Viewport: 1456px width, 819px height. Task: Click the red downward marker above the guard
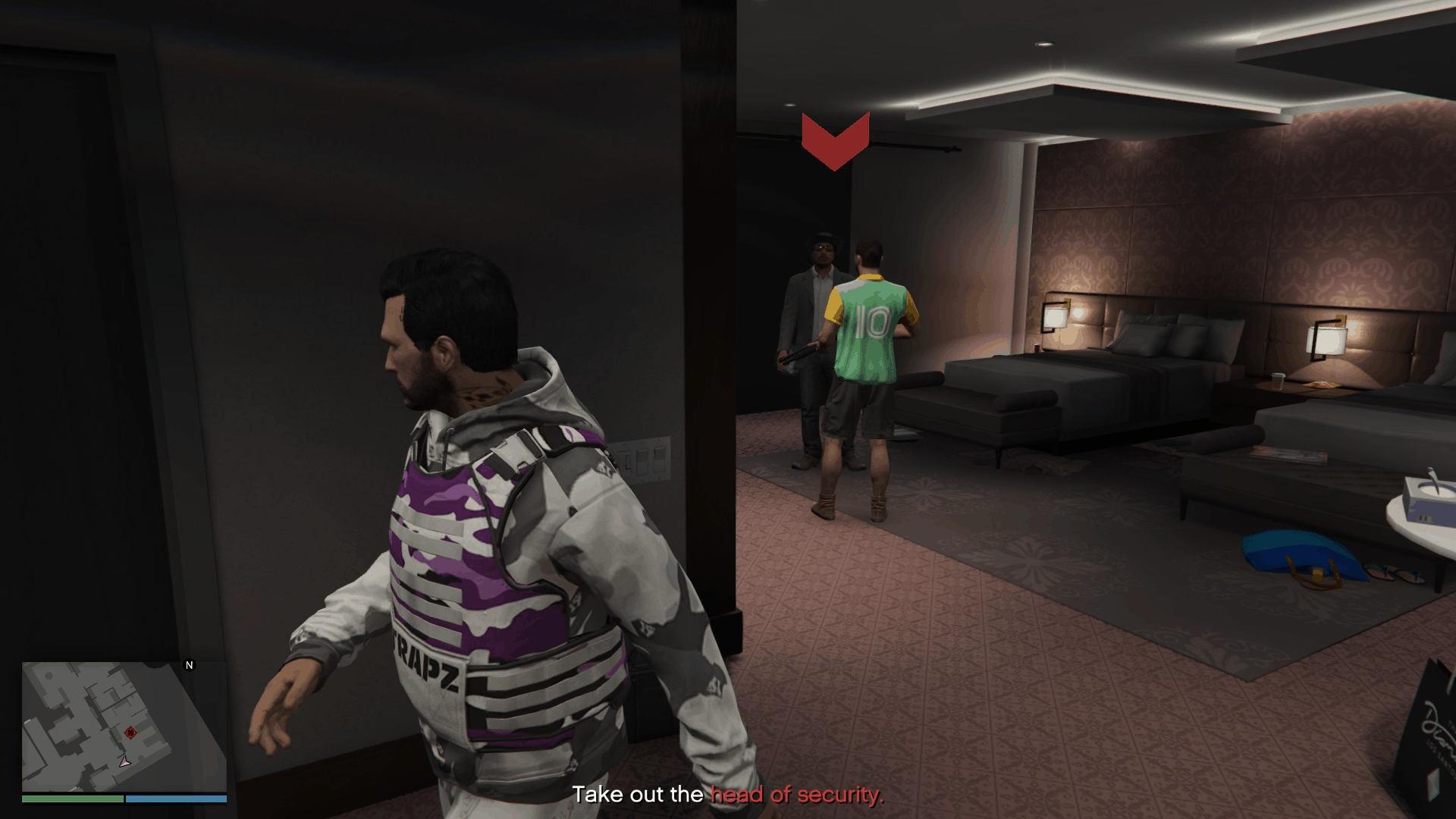point(834,144)
